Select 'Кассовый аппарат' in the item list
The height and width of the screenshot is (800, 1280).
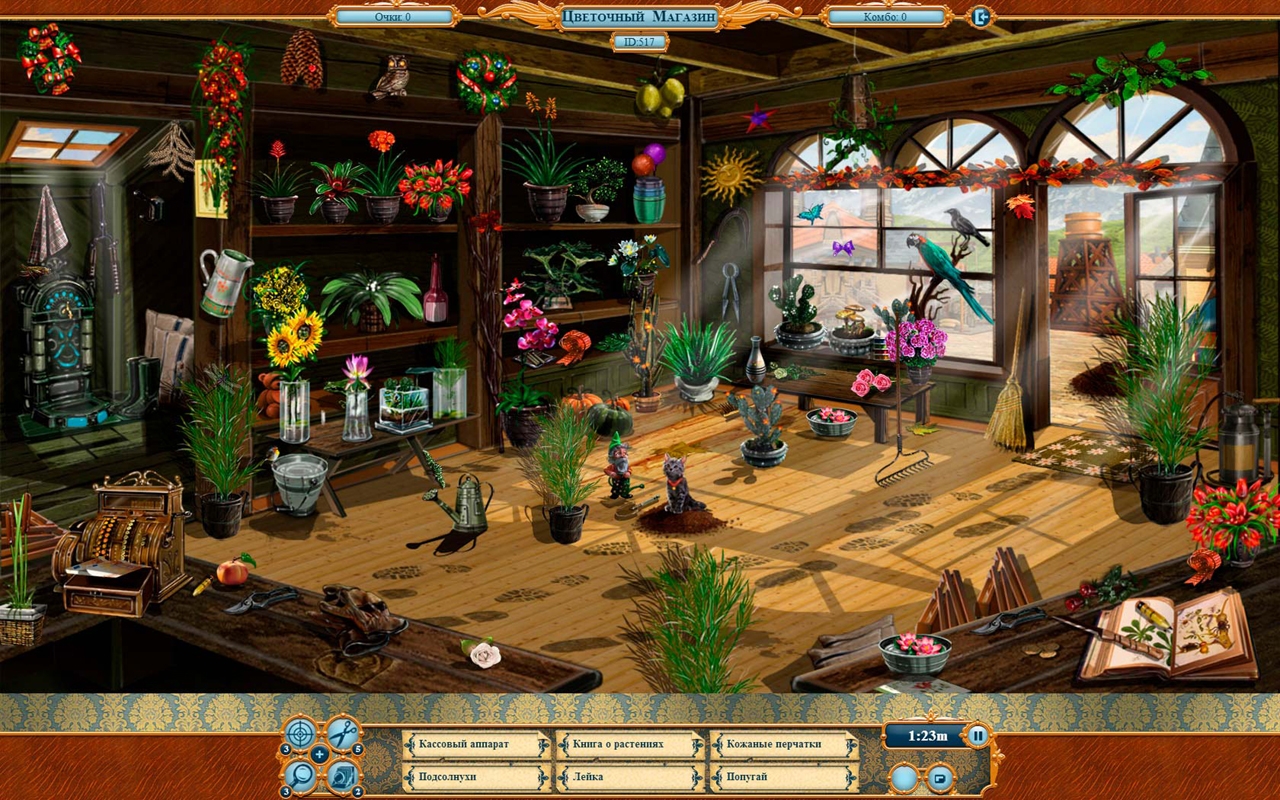[476, 745]
